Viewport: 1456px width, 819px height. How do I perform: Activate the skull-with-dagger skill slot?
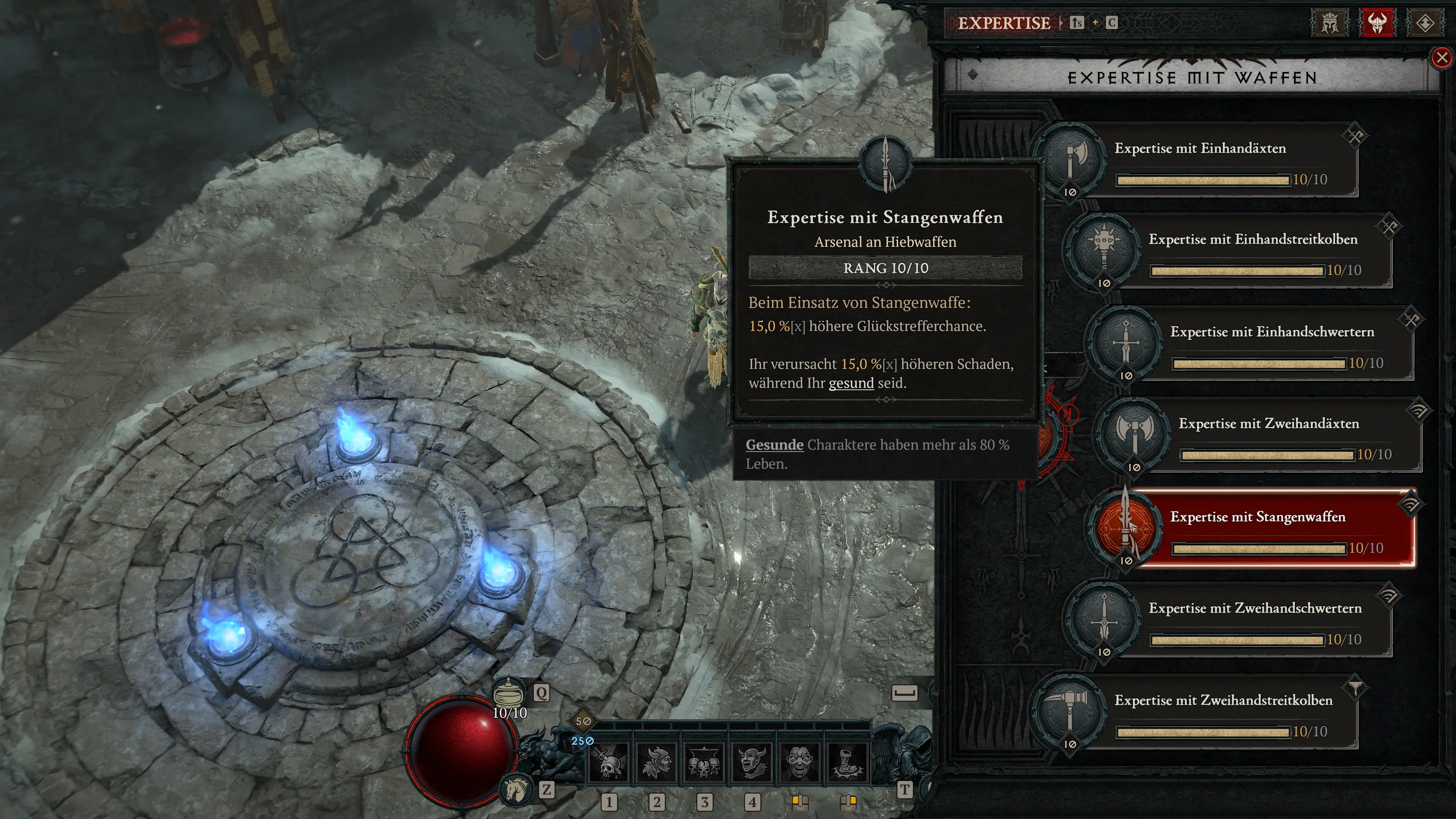[609, 763]
